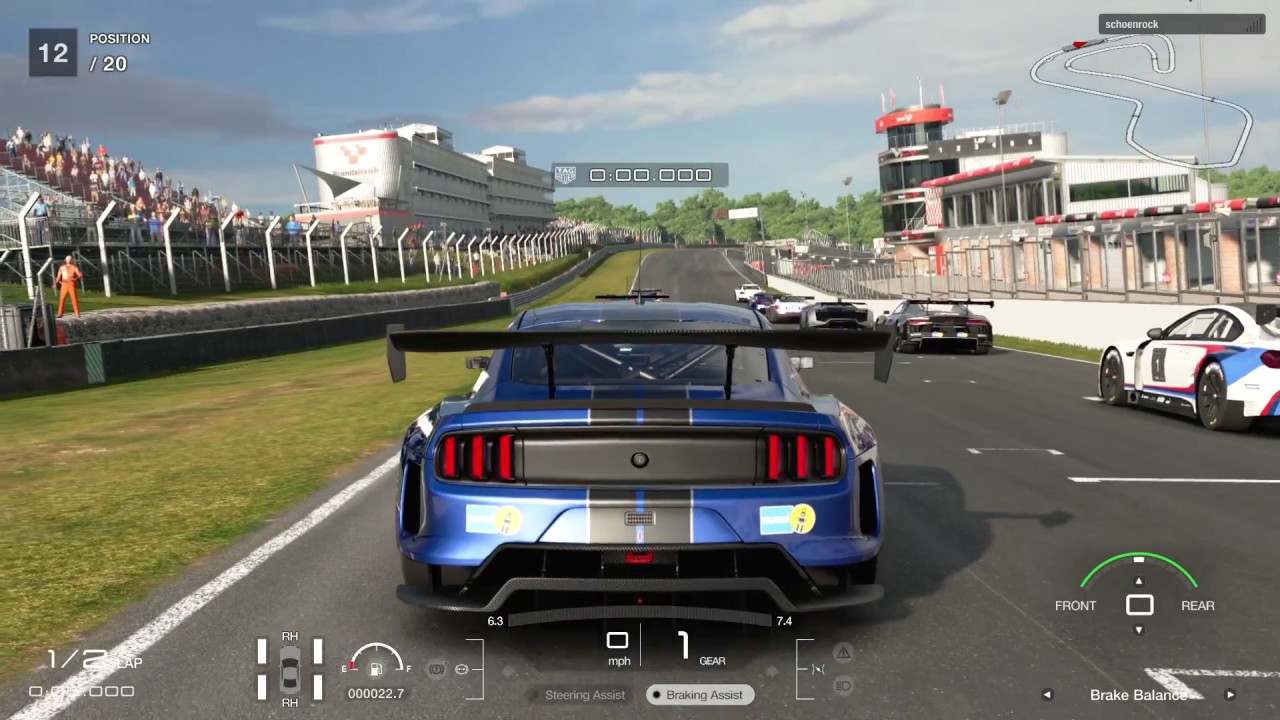Select the fuel pump gauge icon
Image resolution: width=1280 pixels, height=720 pixels.
[377, 667]
